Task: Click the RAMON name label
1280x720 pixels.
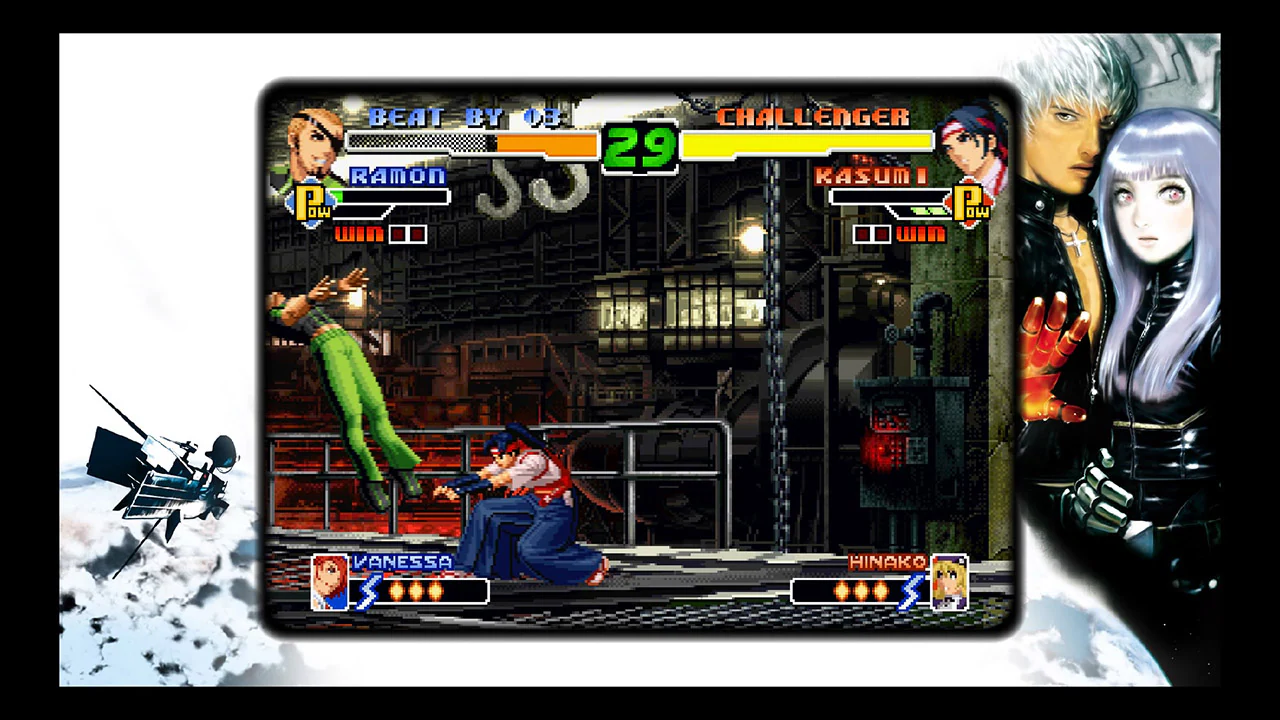Action: pos(398,176)
